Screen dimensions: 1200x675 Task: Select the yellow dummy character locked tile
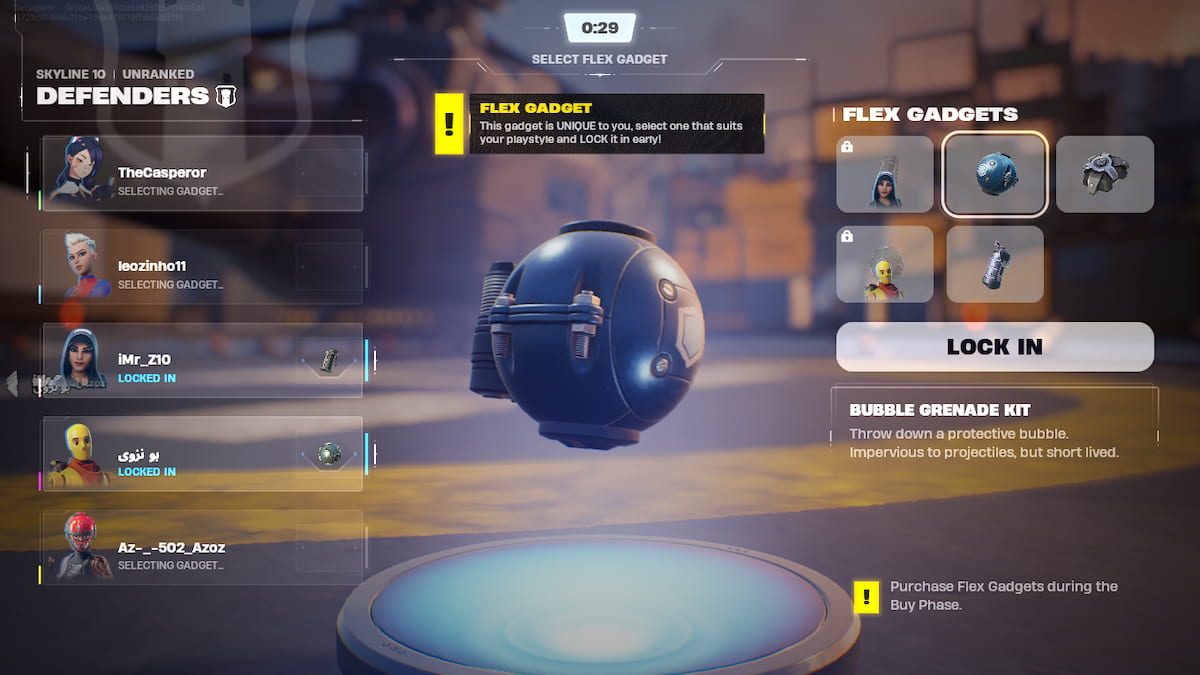tap(885, 264)
